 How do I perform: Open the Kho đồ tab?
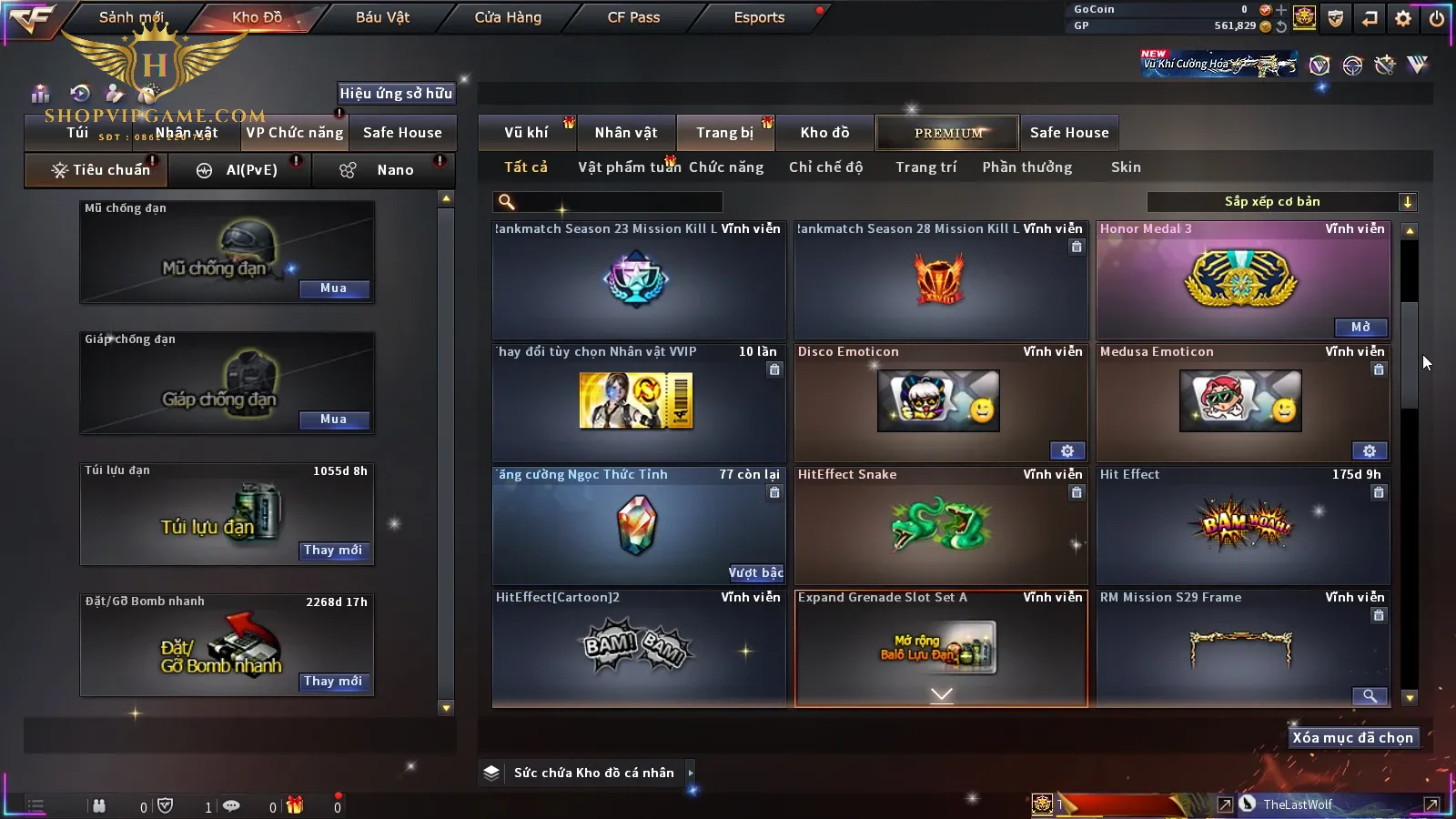point(824,133)
